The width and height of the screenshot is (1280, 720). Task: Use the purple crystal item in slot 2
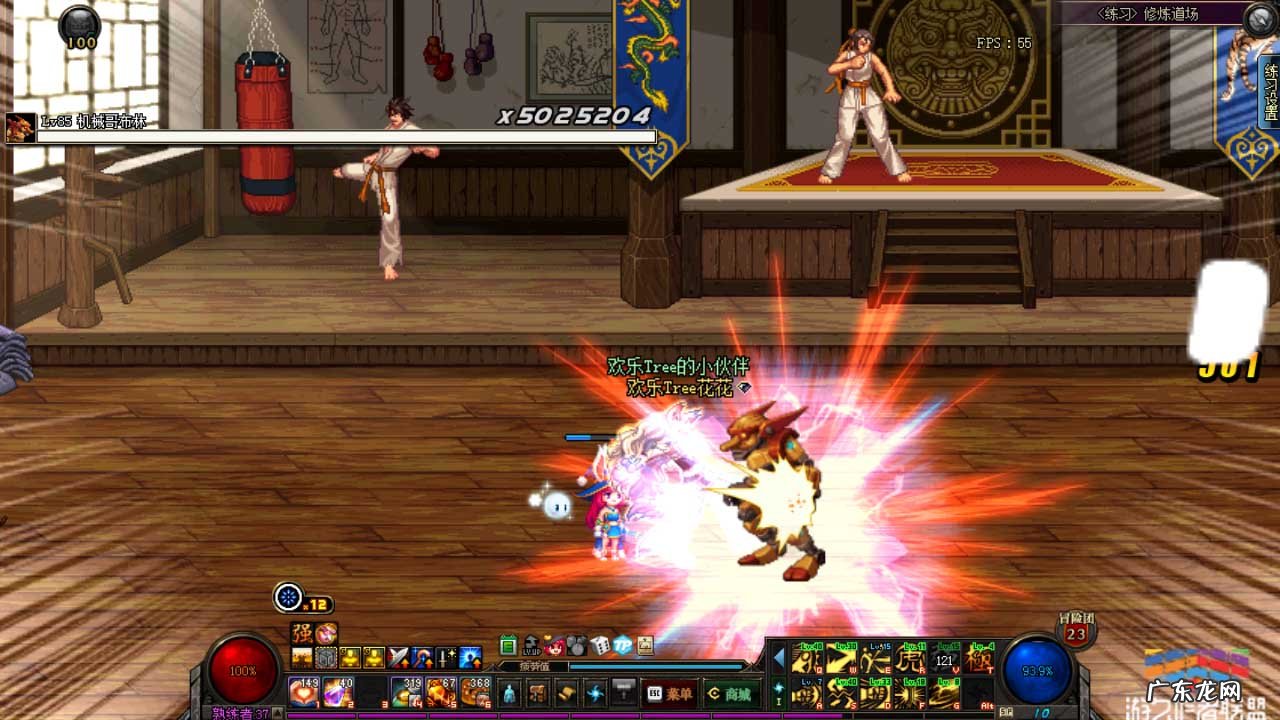coord(338,692)
